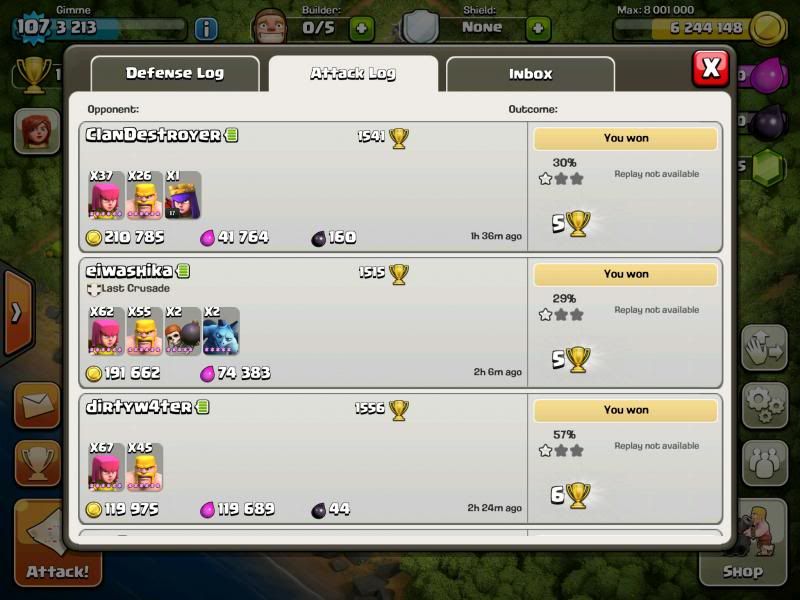Open the trophy league button on left
800x600 pixels.
37,463
